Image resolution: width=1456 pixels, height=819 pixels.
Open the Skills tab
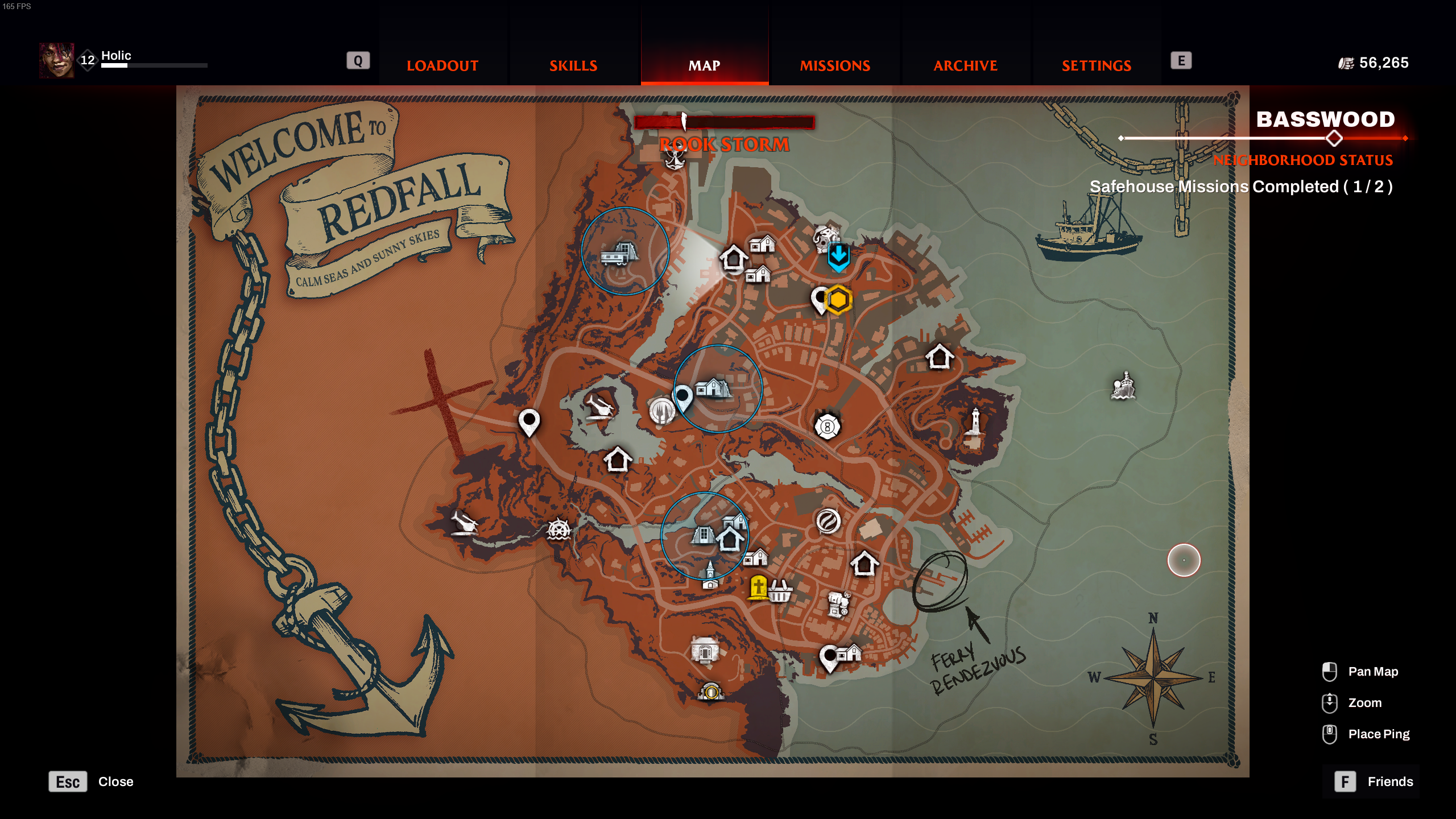tap(573, 65)
